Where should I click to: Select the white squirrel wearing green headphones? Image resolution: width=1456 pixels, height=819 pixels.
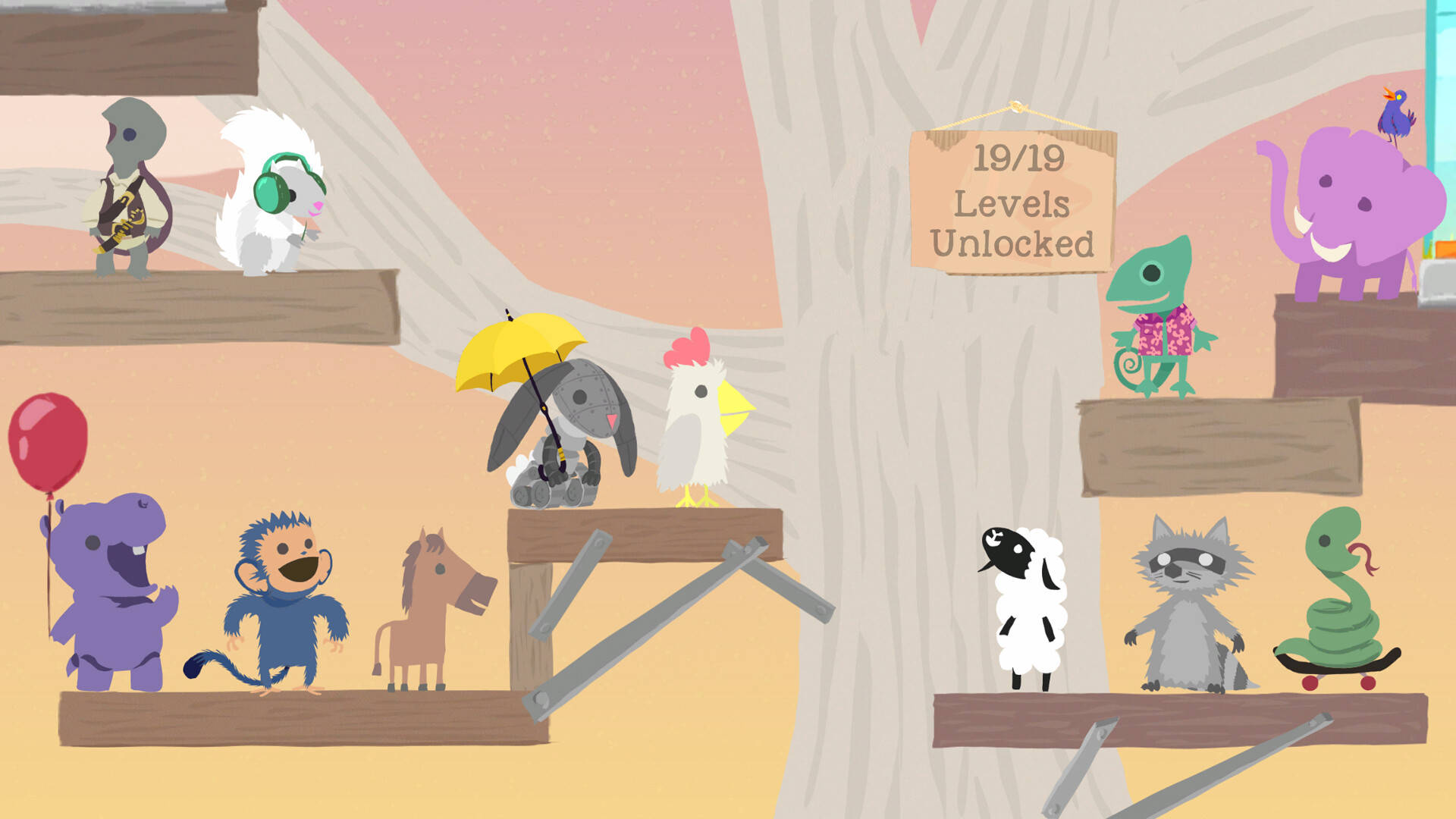pos(271,197)
